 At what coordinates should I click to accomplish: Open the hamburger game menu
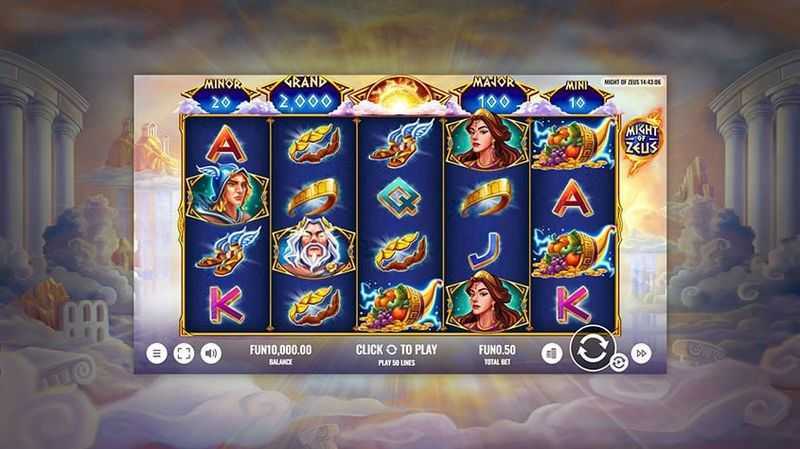click(x=157, y=353)
